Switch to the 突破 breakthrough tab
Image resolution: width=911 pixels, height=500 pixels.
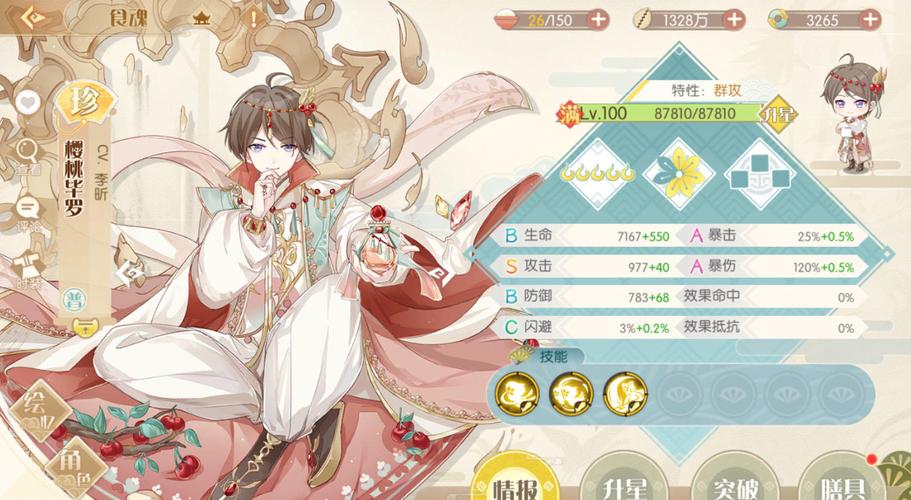[x=730, y=484]
